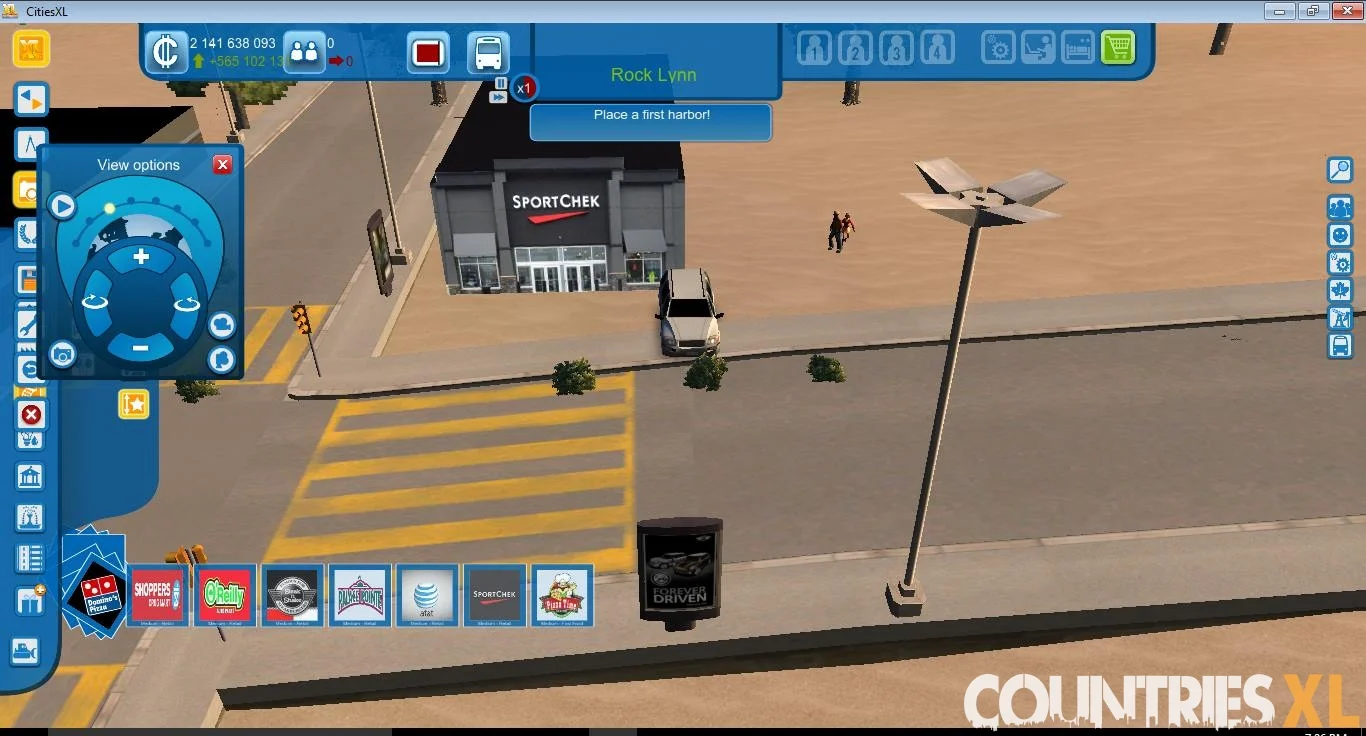Image resolution: width=1366 pixels, height=736 pixels.
Task: Activate the bulldozer demolish tool
Action: coord(31,415)
